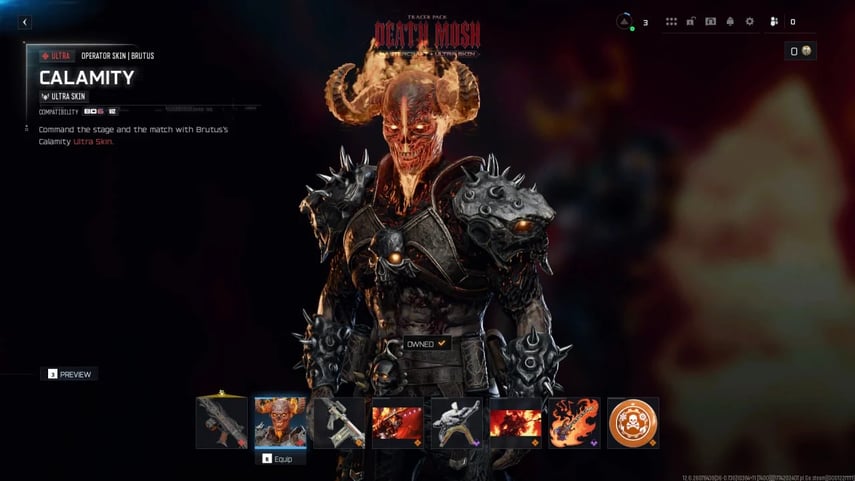The width and height of the screenshot is (855, 481).
Task: Select the Calamity operator skin thumbnail
Action: tap(280, 421)
